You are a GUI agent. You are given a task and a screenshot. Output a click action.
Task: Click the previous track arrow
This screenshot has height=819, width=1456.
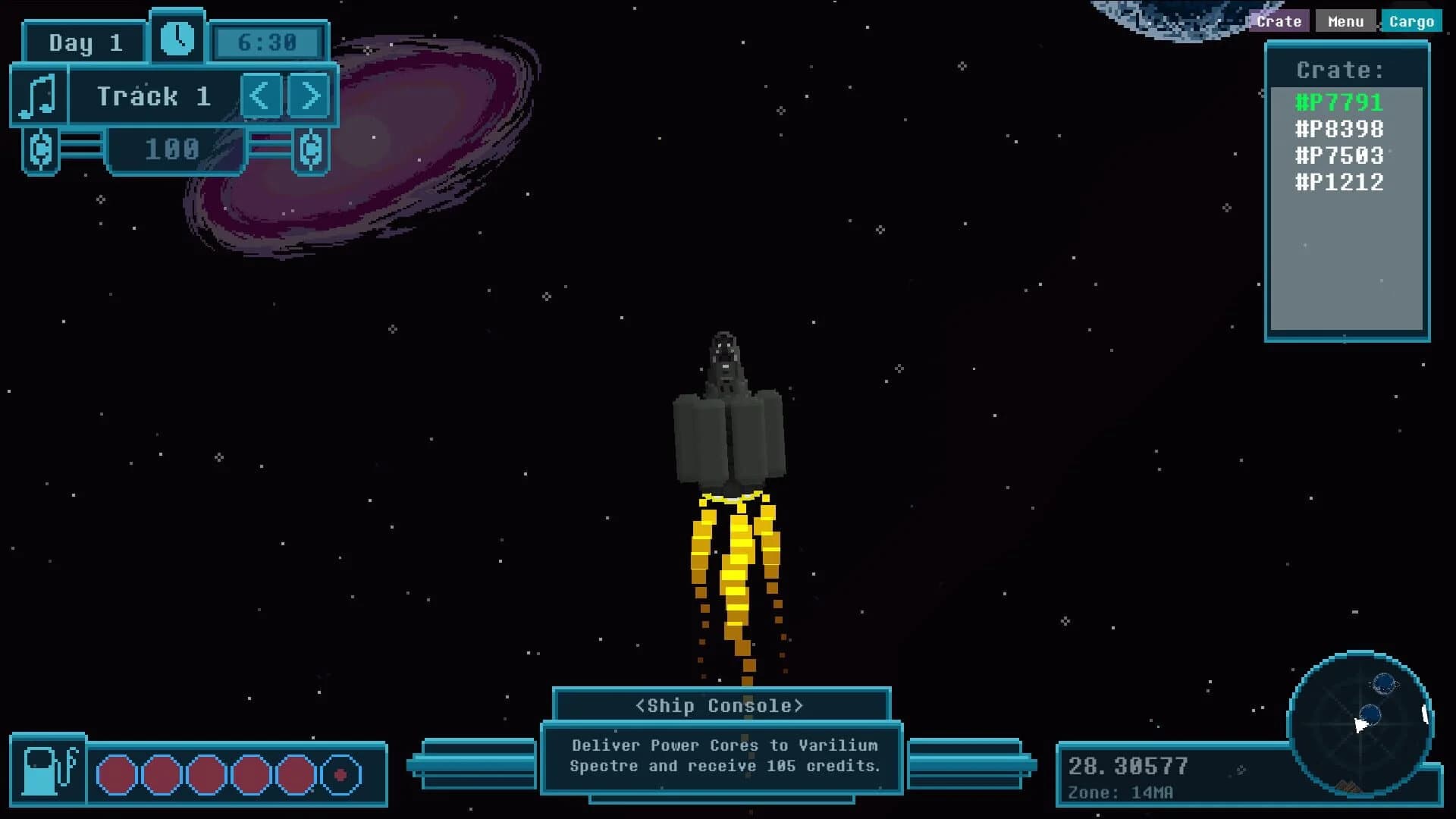(260, 96)
